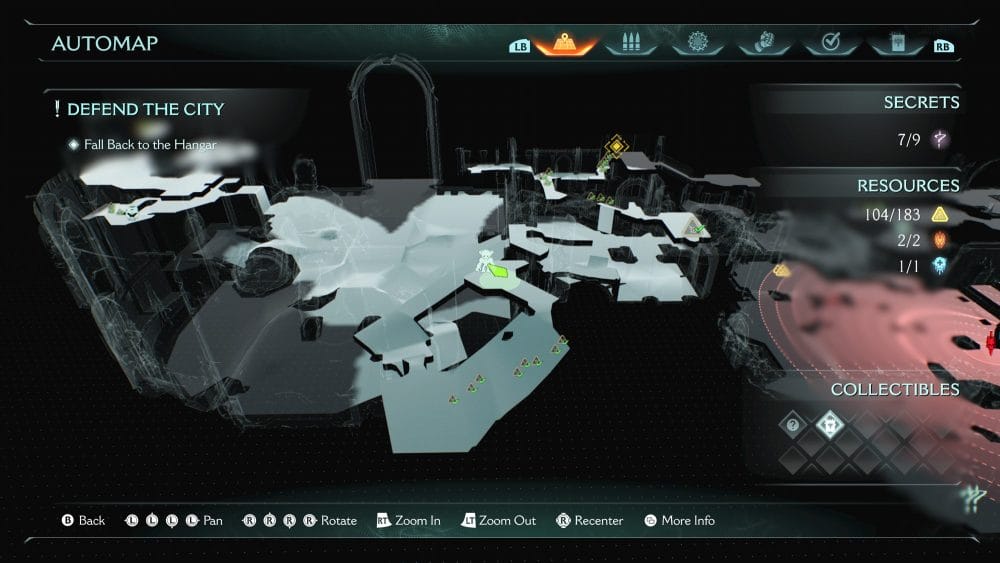Image resolution: width=1000 pixels, height=563 pixels.
Task: Select the Fall Back to the Hangar objective
Action: pos(150,145)
